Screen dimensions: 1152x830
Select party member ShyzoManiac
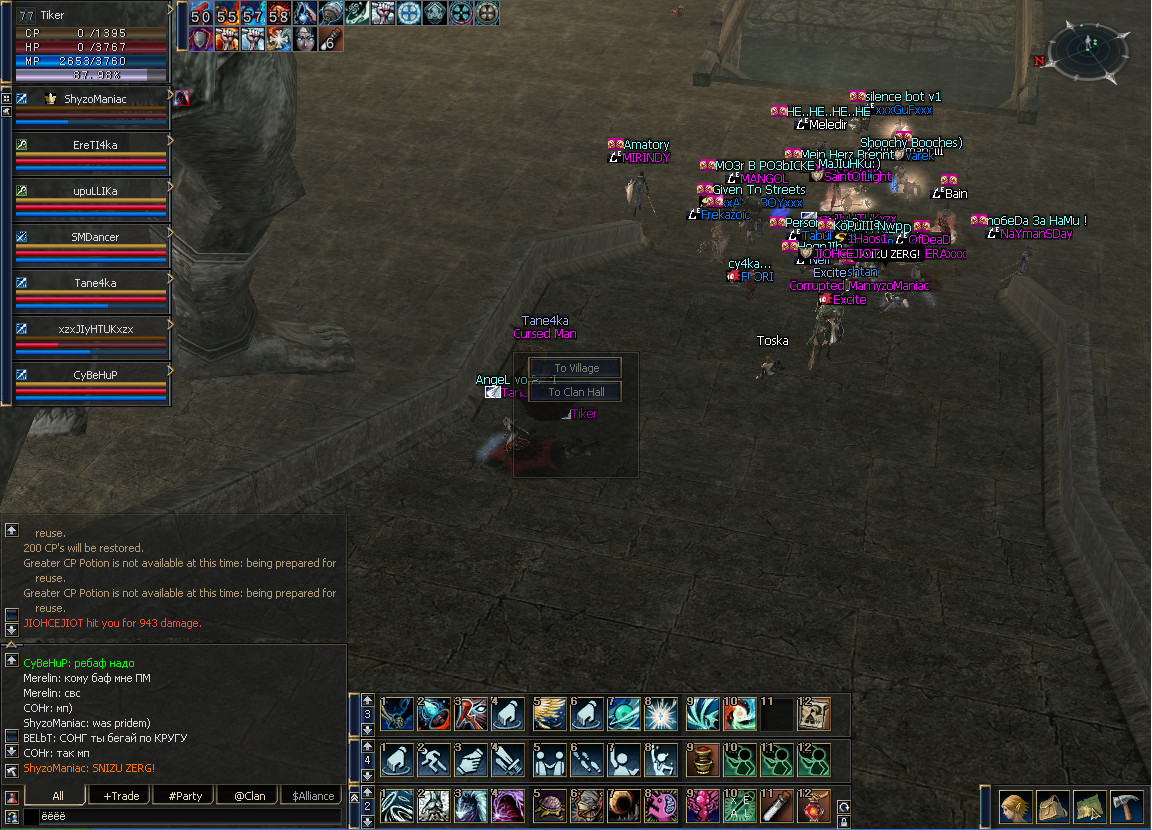94,98
